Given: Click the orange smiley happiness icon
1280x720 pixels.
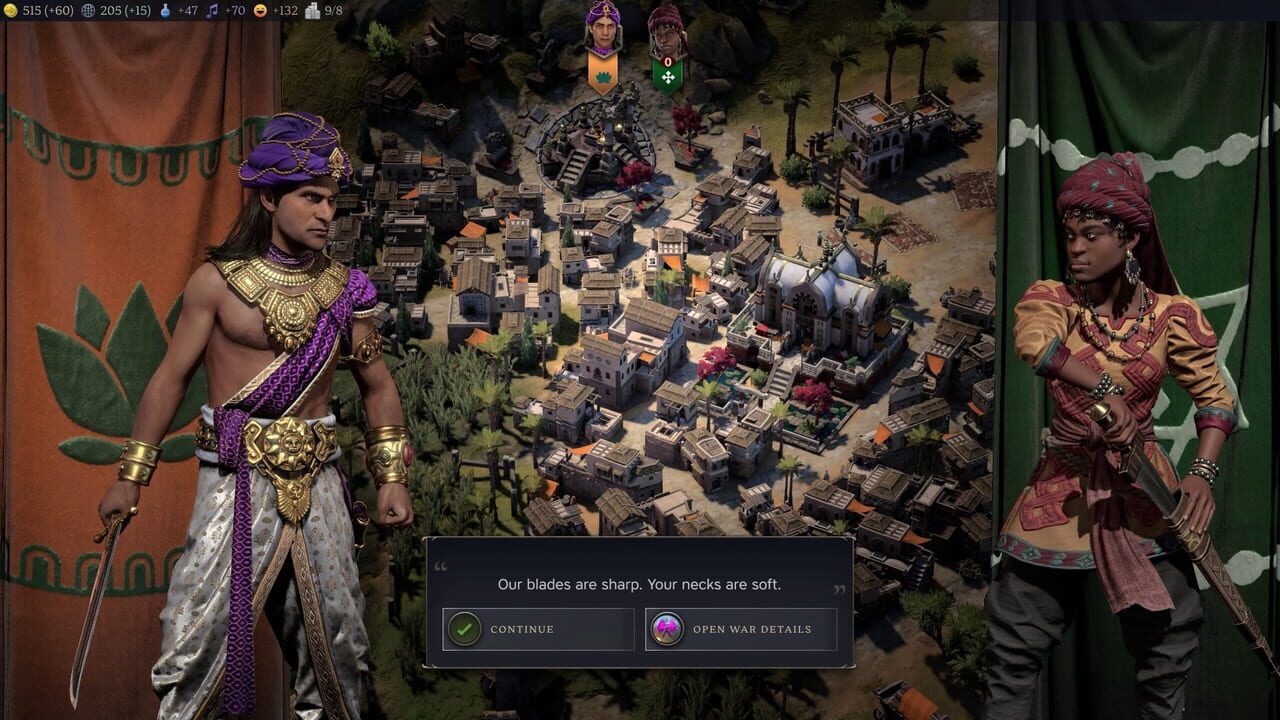Looking at the screenshot, I should [258, 10].
